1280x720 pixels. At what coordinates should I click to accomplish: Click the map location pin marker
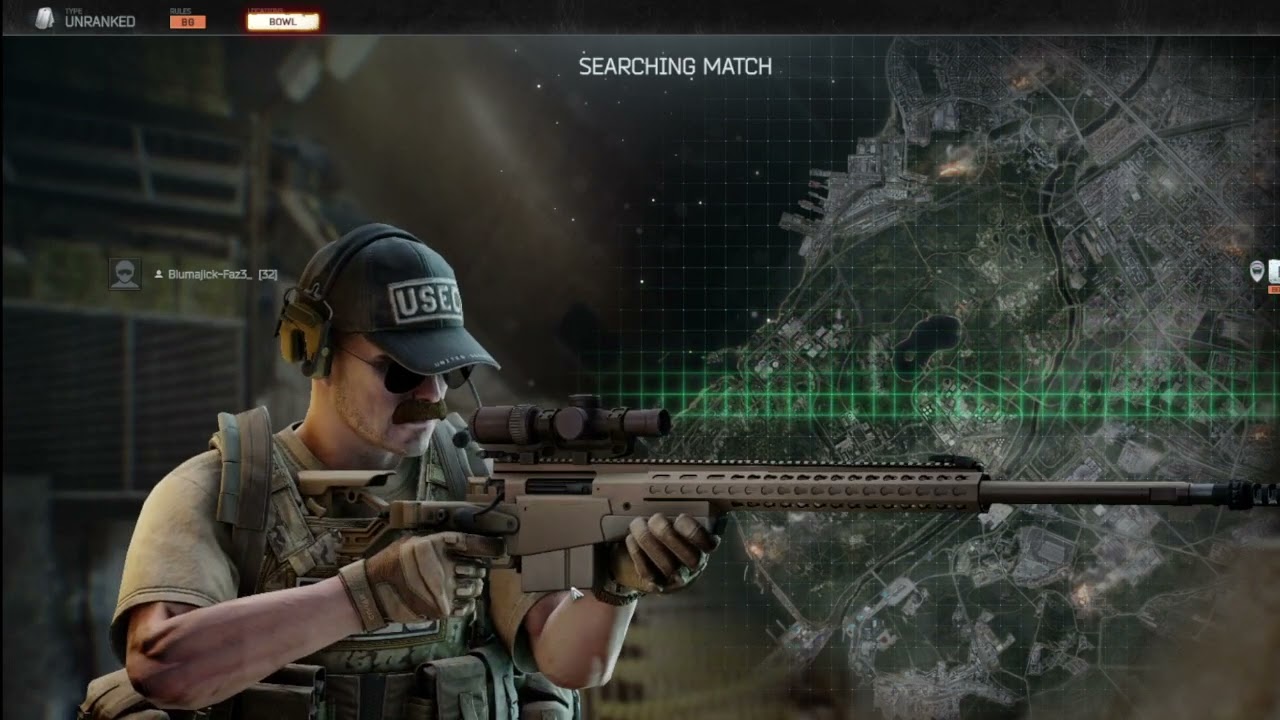[x=1257, y=271]
